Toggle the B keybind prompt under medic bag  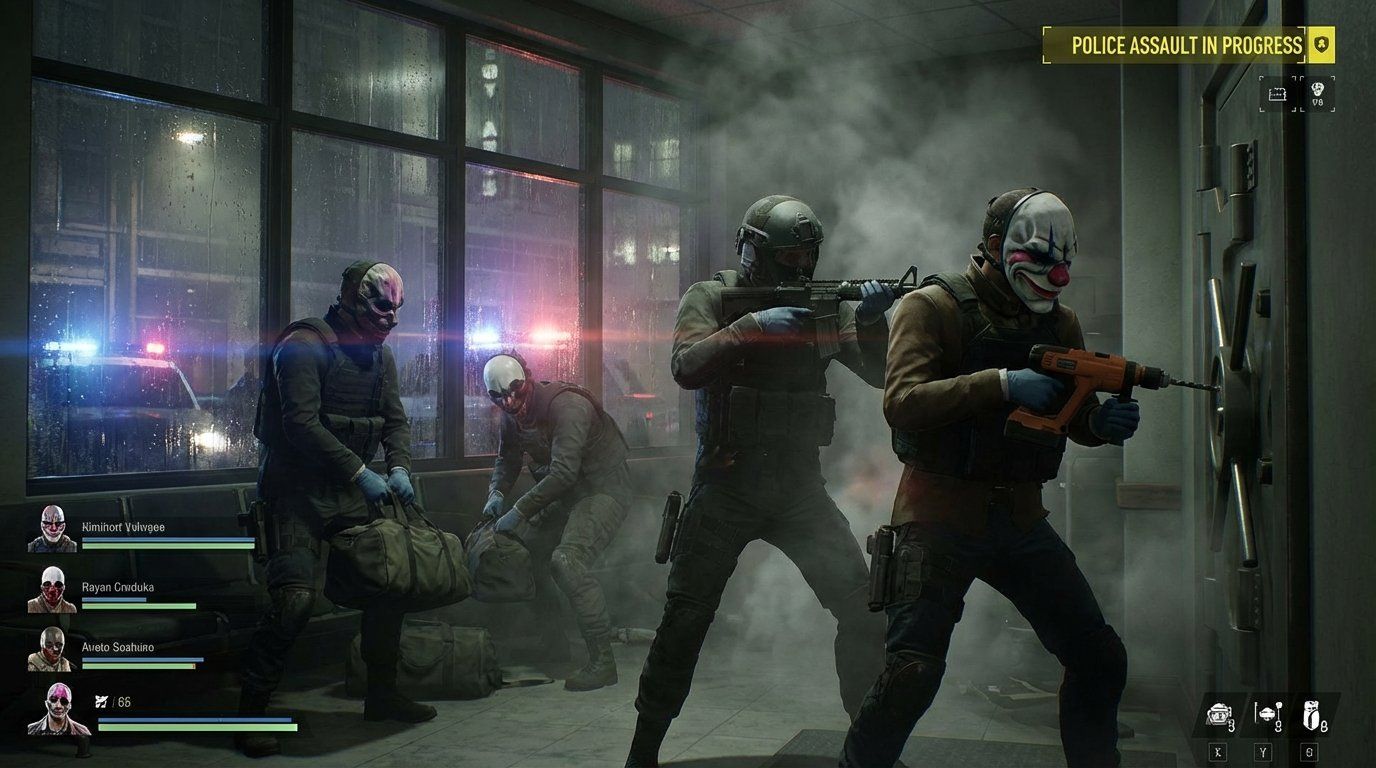click(x=1310, y=750)
